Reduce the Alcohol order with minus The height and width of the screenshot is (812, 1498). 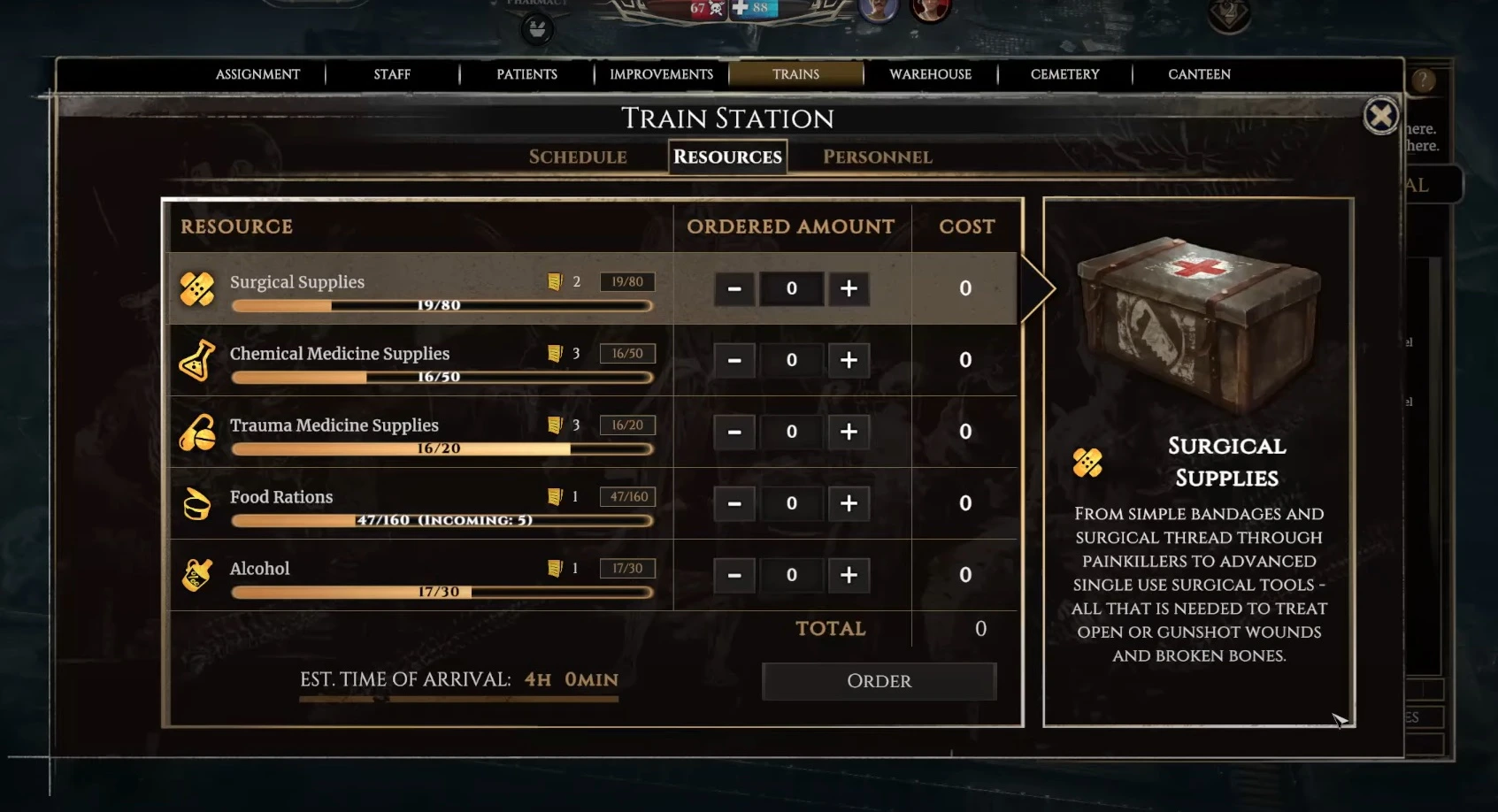coord(734,575)
